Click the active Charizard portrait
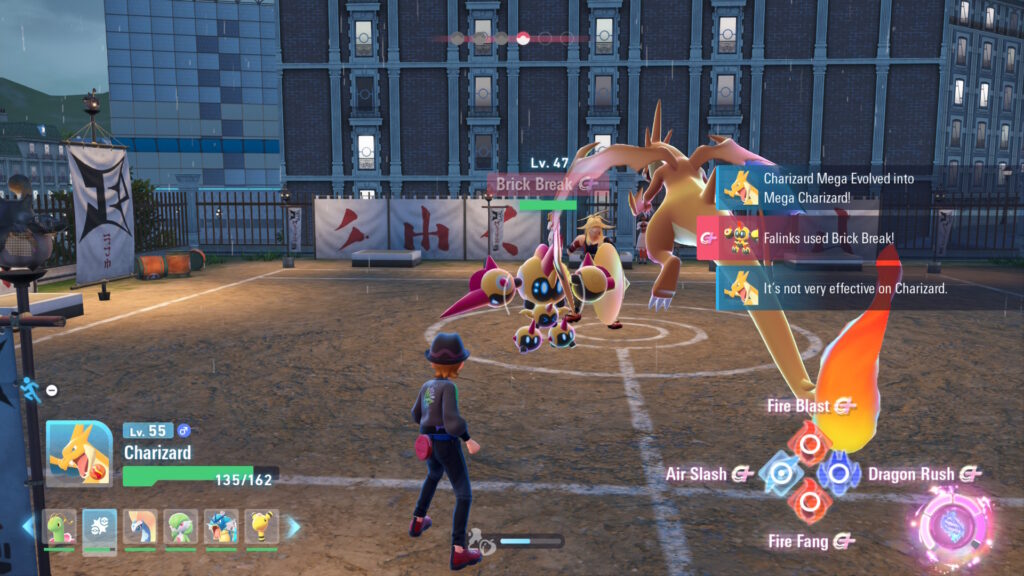Image resolution: width=1024 pixels, height=576 pixels. coord(79,453)
